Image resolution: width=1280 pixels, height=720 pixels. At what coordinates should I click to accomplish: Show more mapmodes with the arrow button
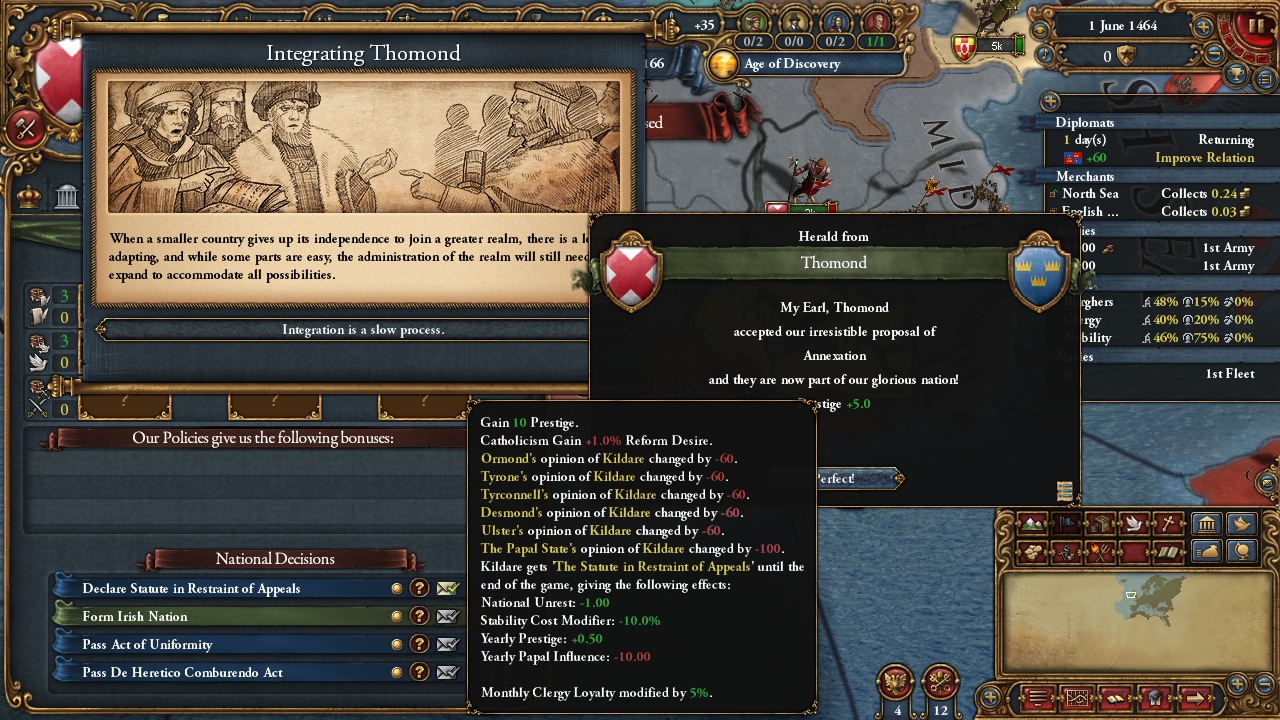[x=1196, y=697]
